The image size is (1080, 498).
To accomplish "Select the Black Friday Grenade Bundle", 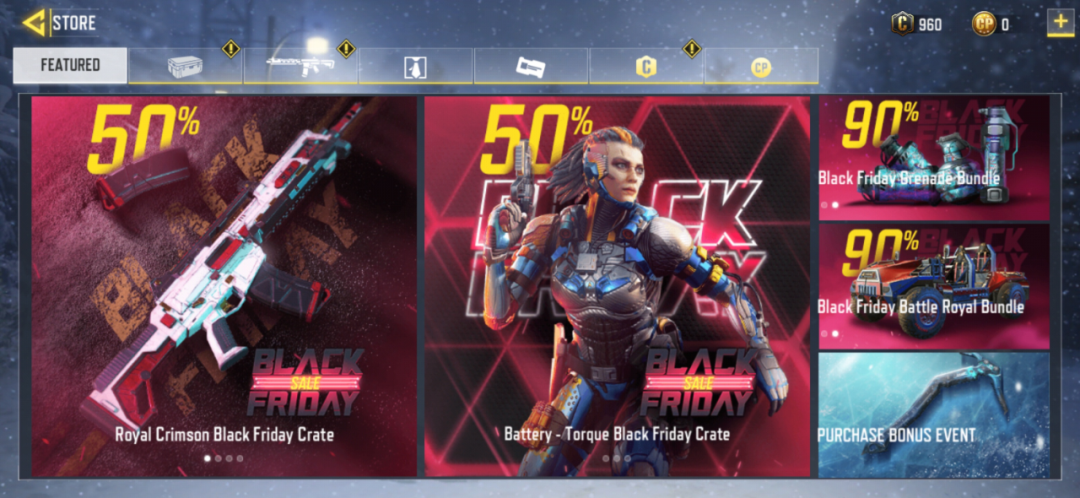I will click(934, 158).
